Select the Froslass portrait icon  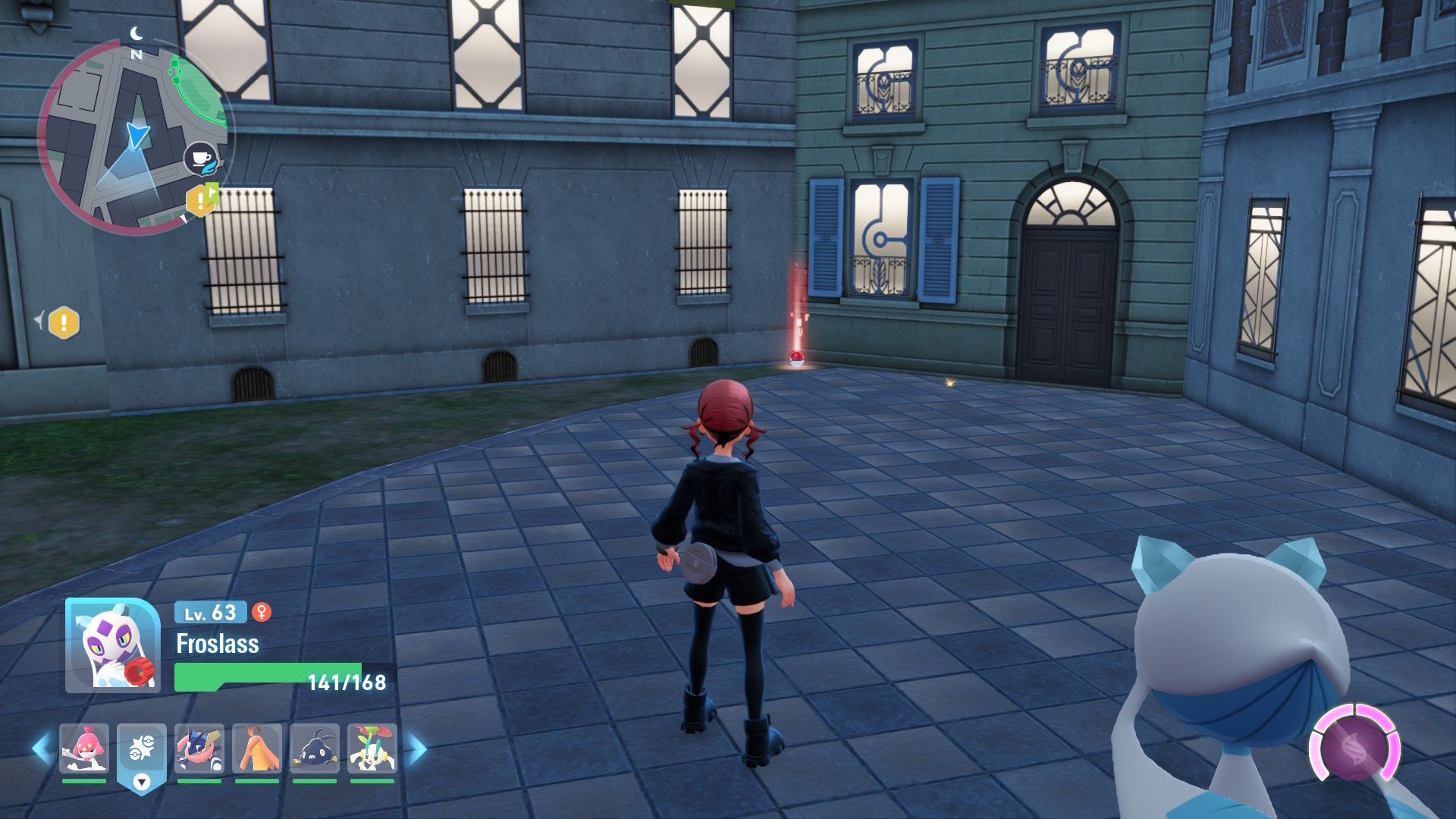[112, 646]
